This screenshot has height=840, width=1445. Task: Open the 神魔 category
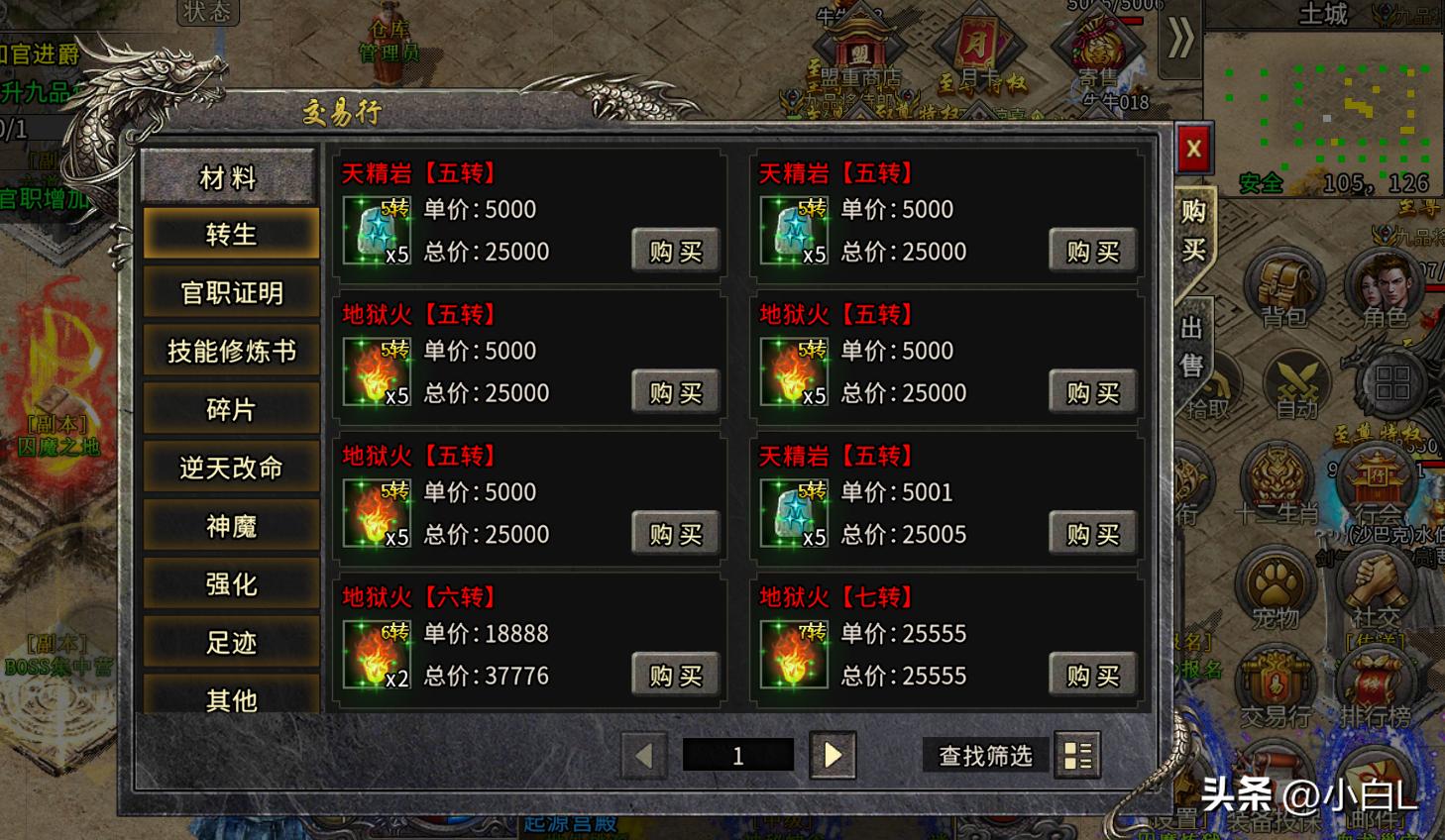pos(231,526)
